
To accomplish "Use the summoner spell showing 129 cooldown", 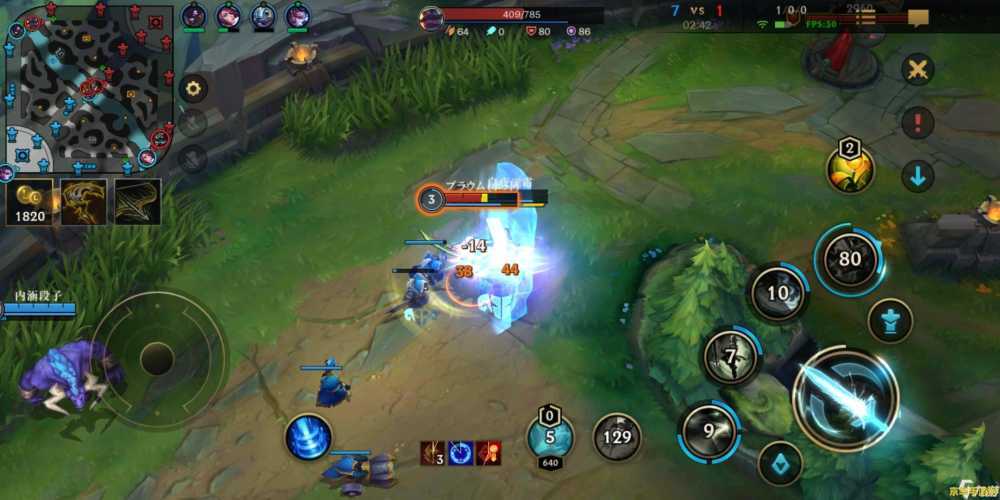I will coord(617,437).
